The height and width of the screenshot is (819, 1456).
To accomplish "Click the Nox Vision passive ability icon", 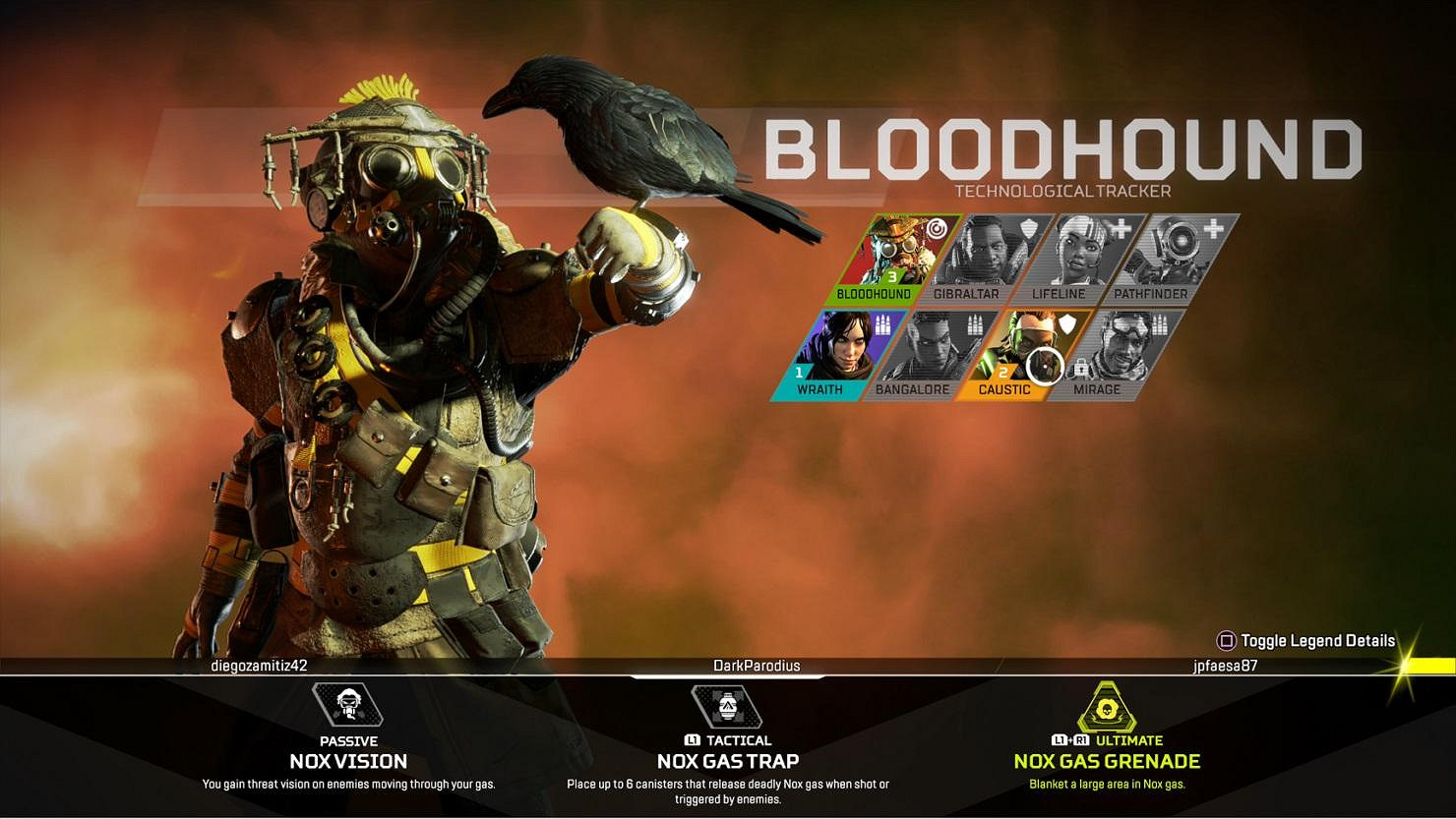I will tap(349, 704).
